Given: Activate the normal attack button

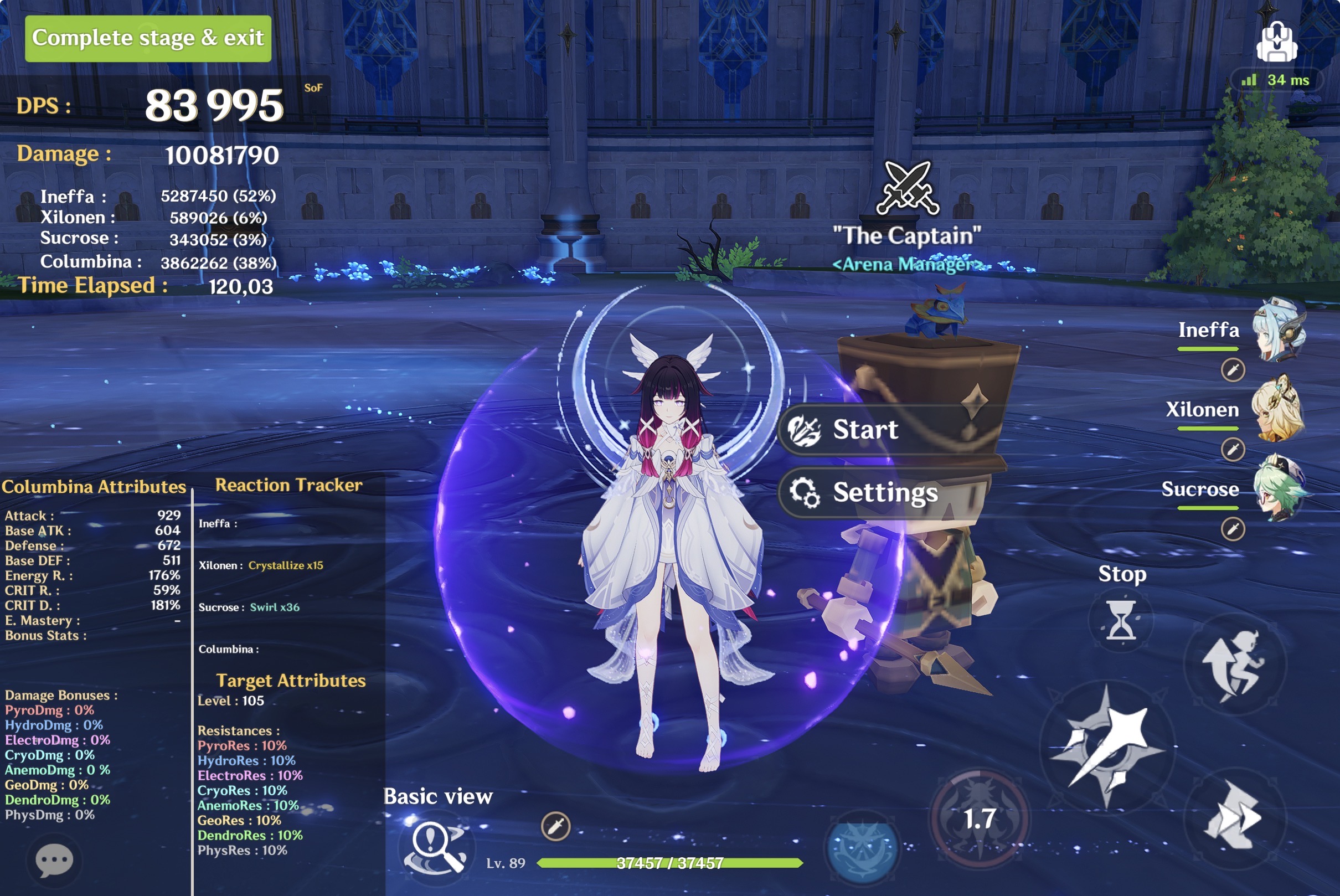Looking at the screenshot, I should tap(1106, 746).
